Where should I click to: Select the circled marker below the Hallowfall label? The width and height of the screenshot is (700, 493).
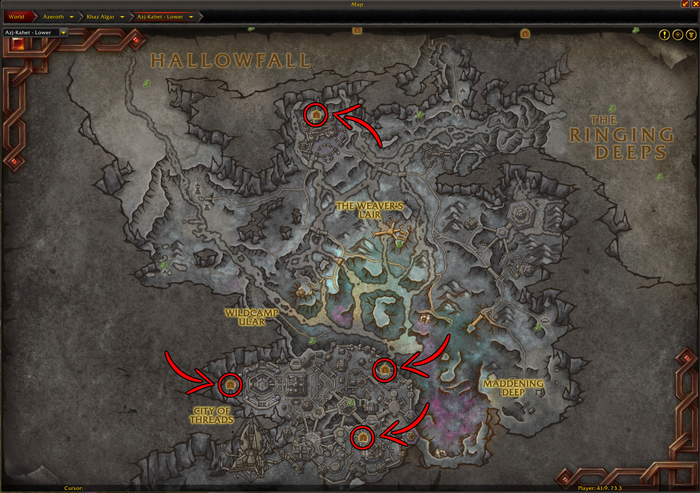click(316, 116)
